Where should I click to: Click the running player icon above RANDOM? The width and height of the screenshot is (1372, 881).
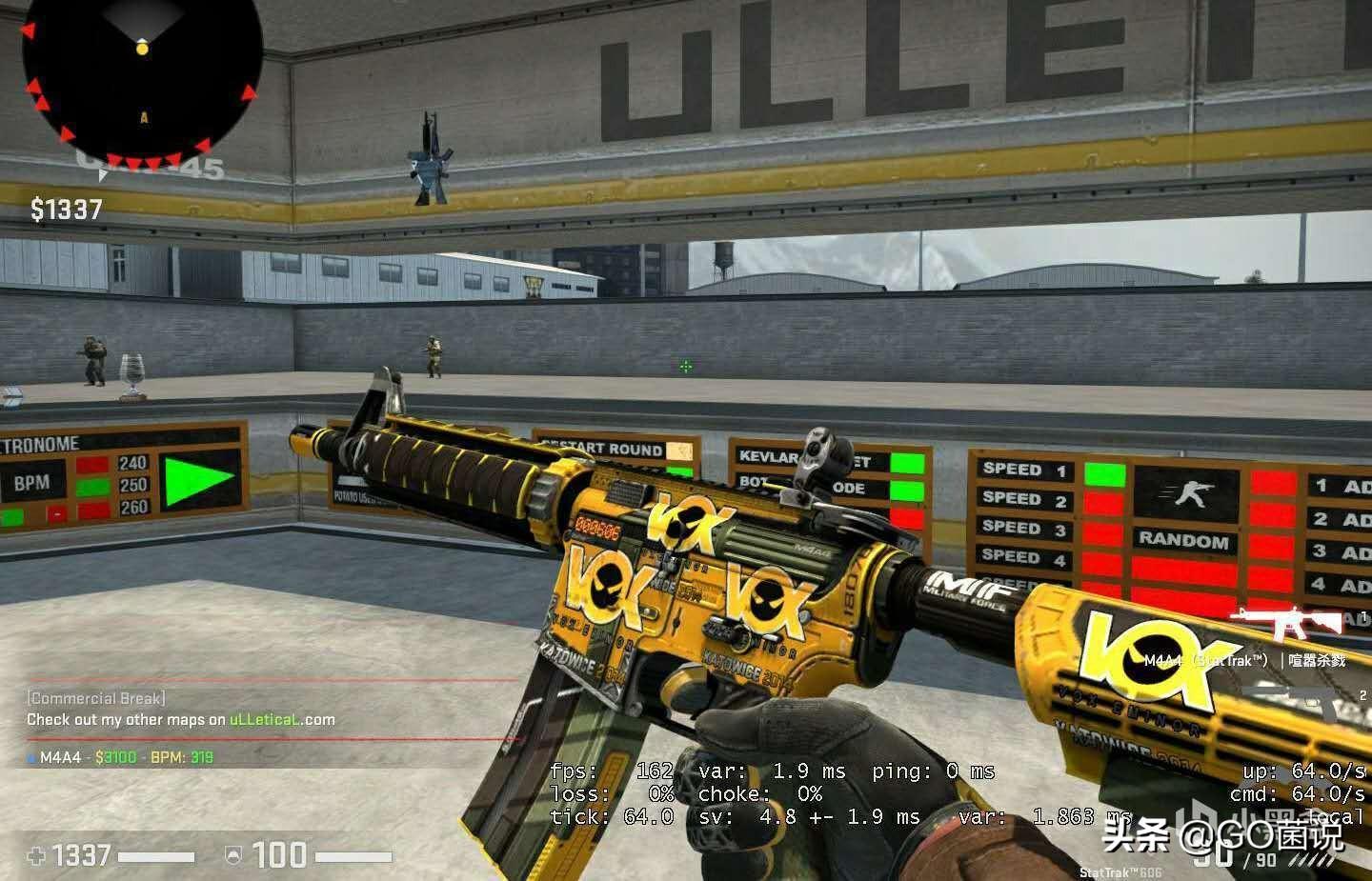[x=1191, y=493]
